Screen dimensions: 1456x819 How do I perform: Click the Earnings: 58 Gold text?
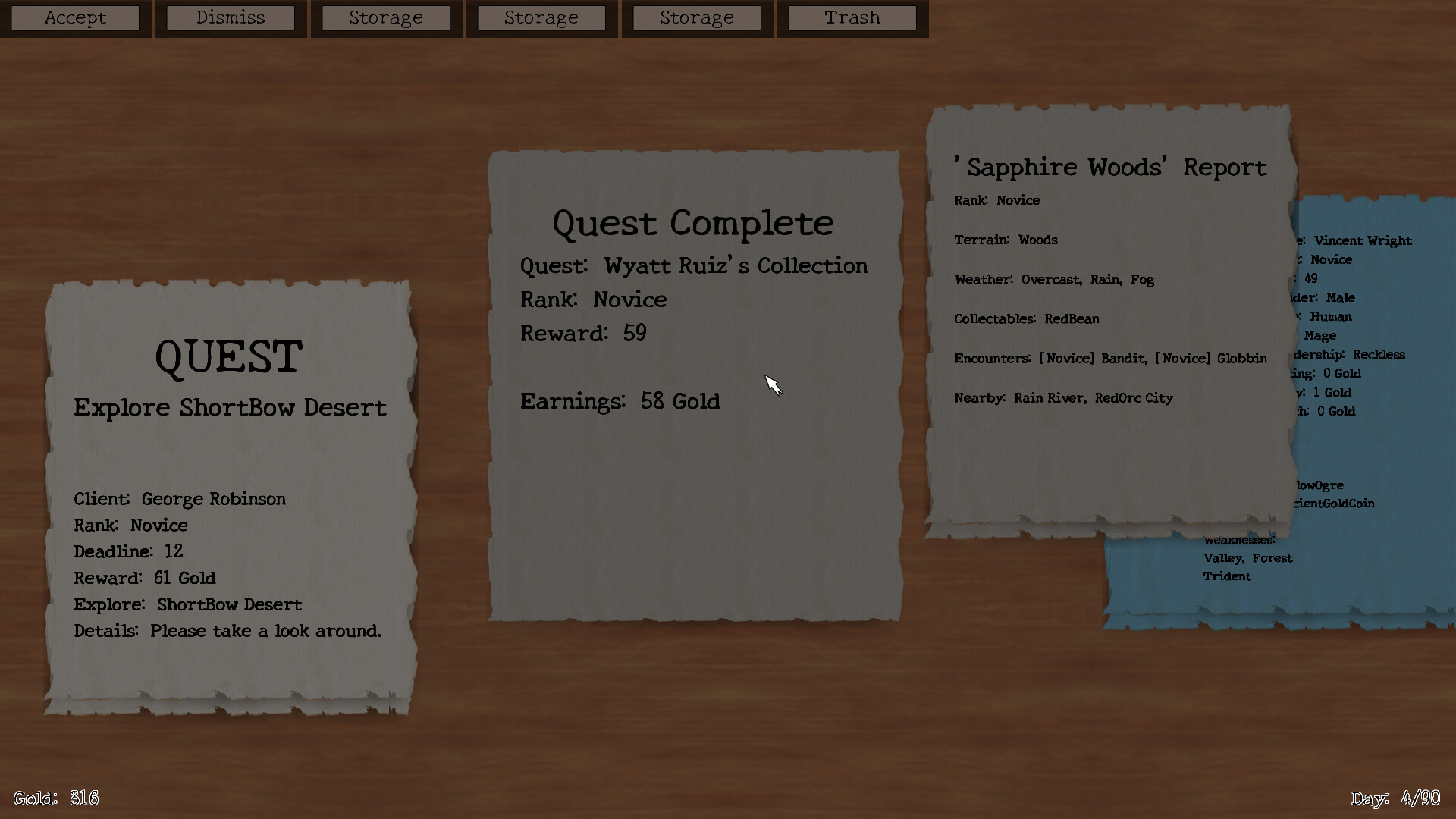coord(620,401)
